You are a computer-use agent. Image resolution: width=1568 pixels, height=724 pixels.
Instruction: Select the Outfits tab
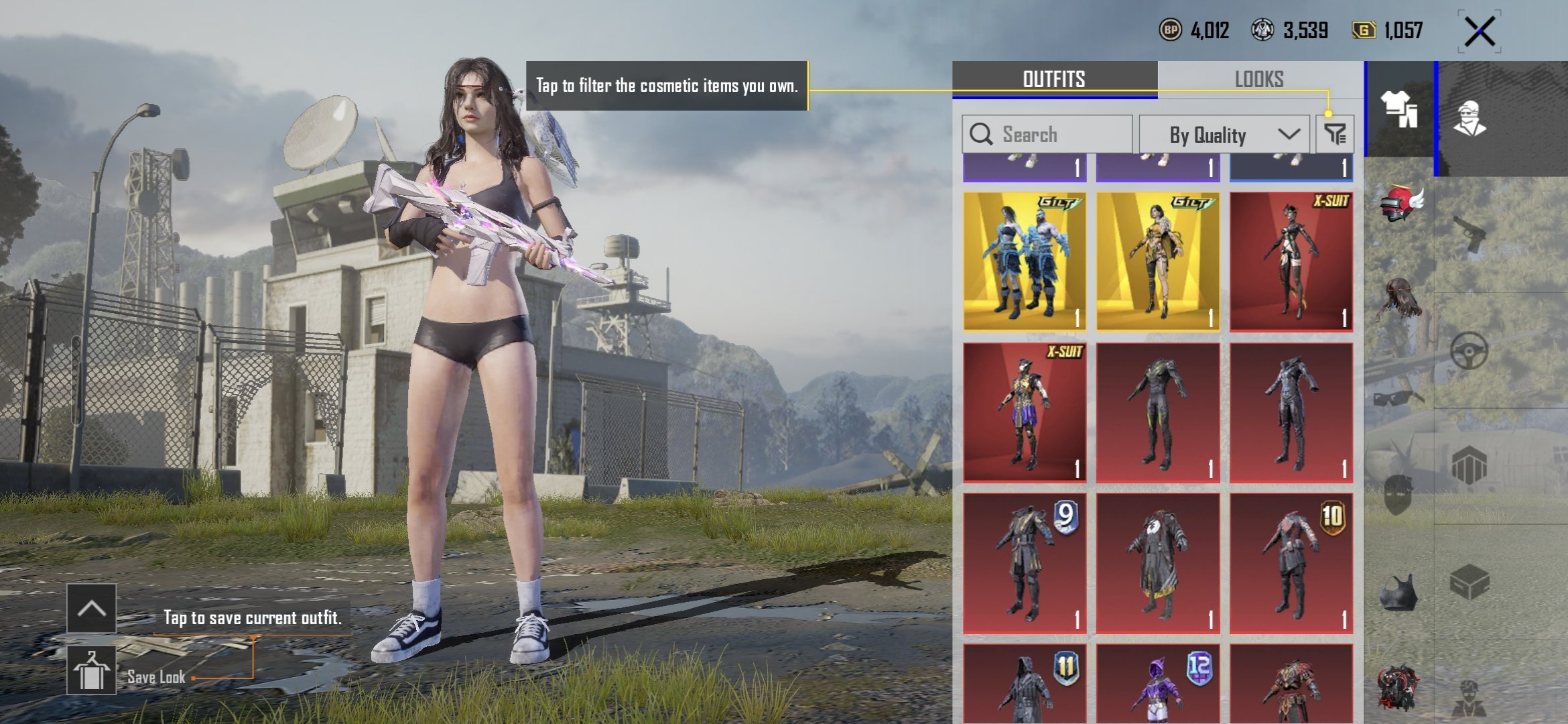coord(1054,79)
